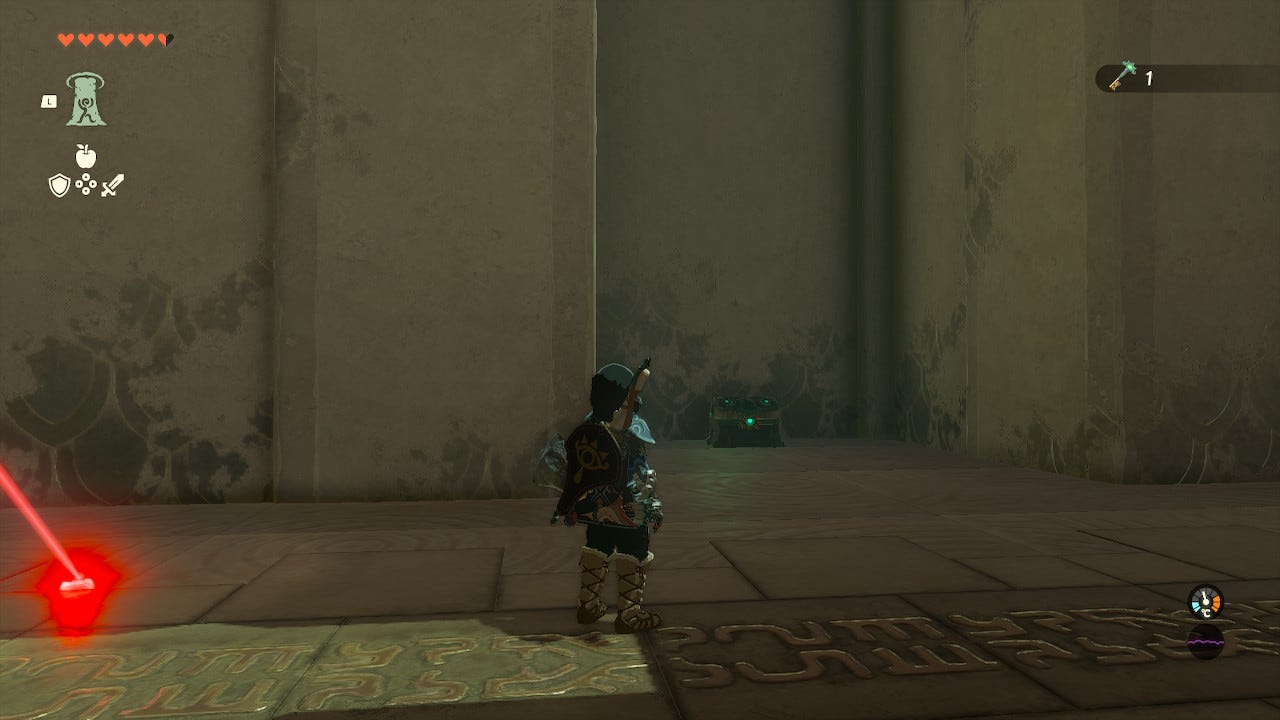Screen dimensions: 1280x720
Task: Select the small key item icon
Action: 1121,74
